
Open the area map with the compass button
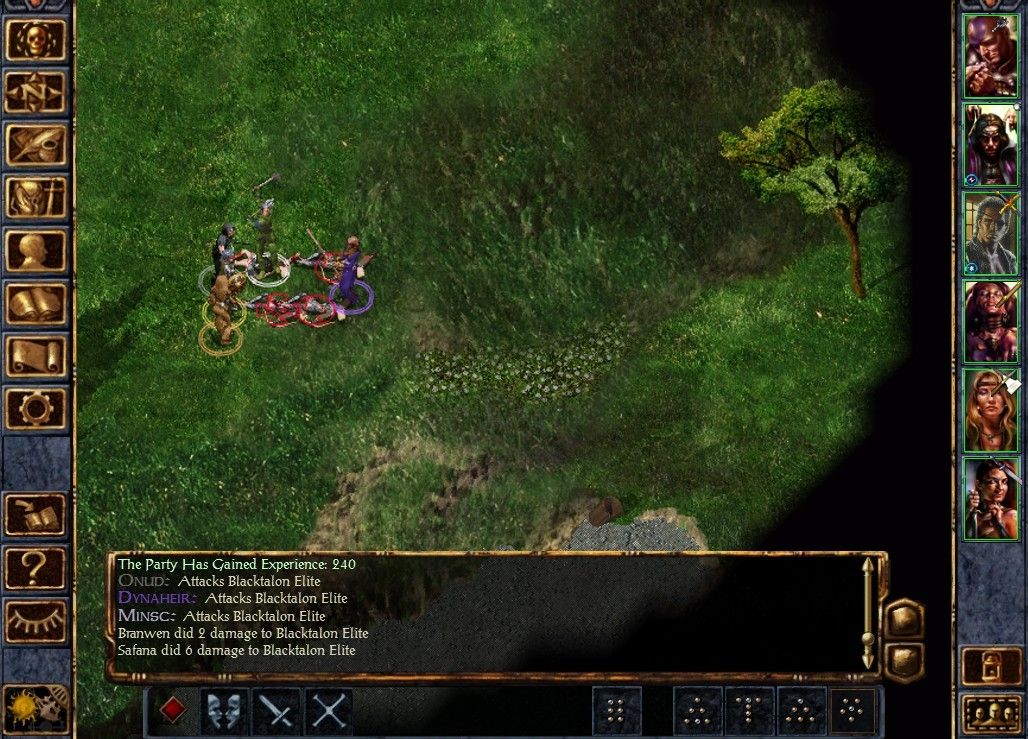tap(37, 93)
